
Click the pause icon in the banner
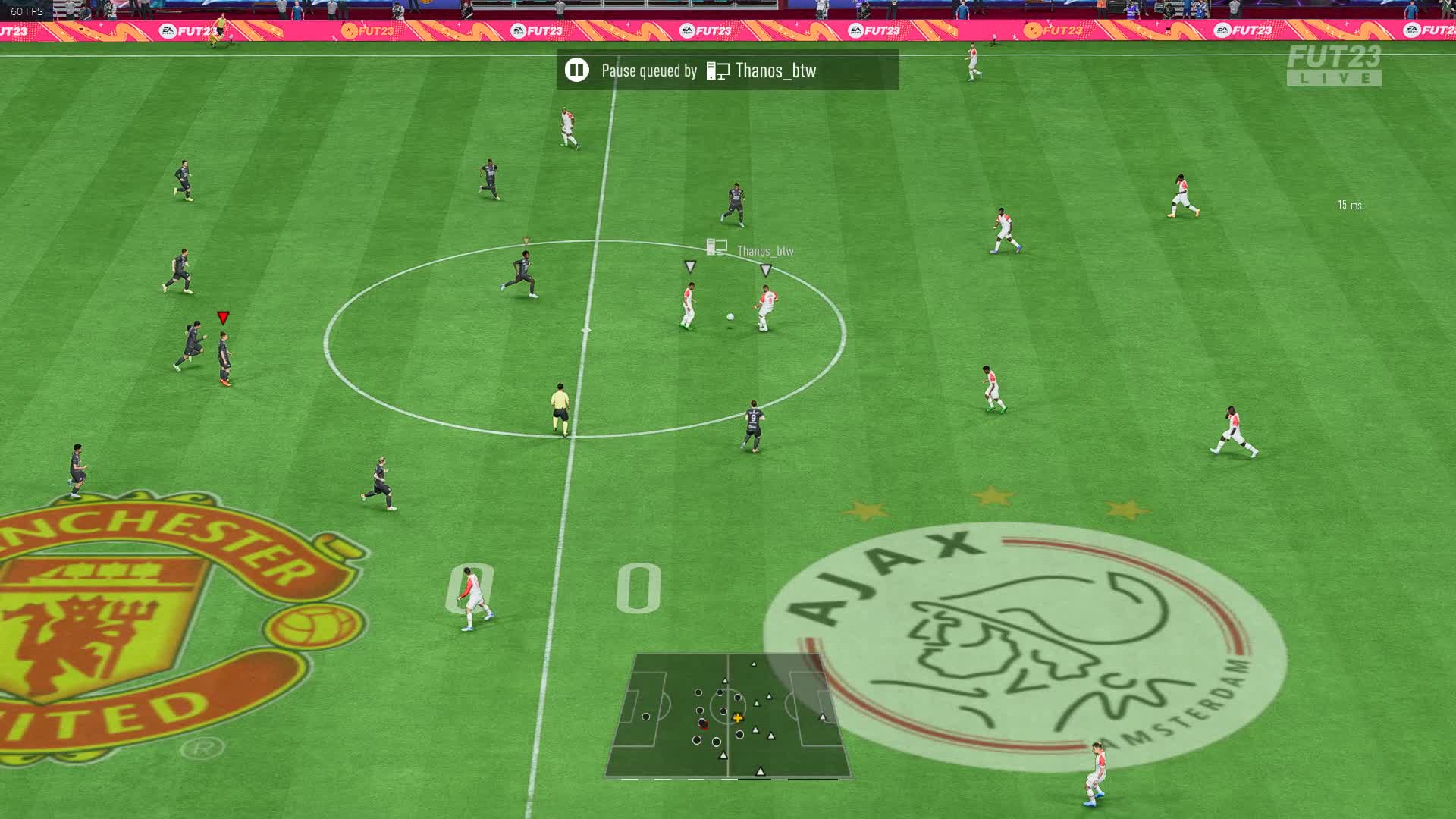click(x=576, y=71)
